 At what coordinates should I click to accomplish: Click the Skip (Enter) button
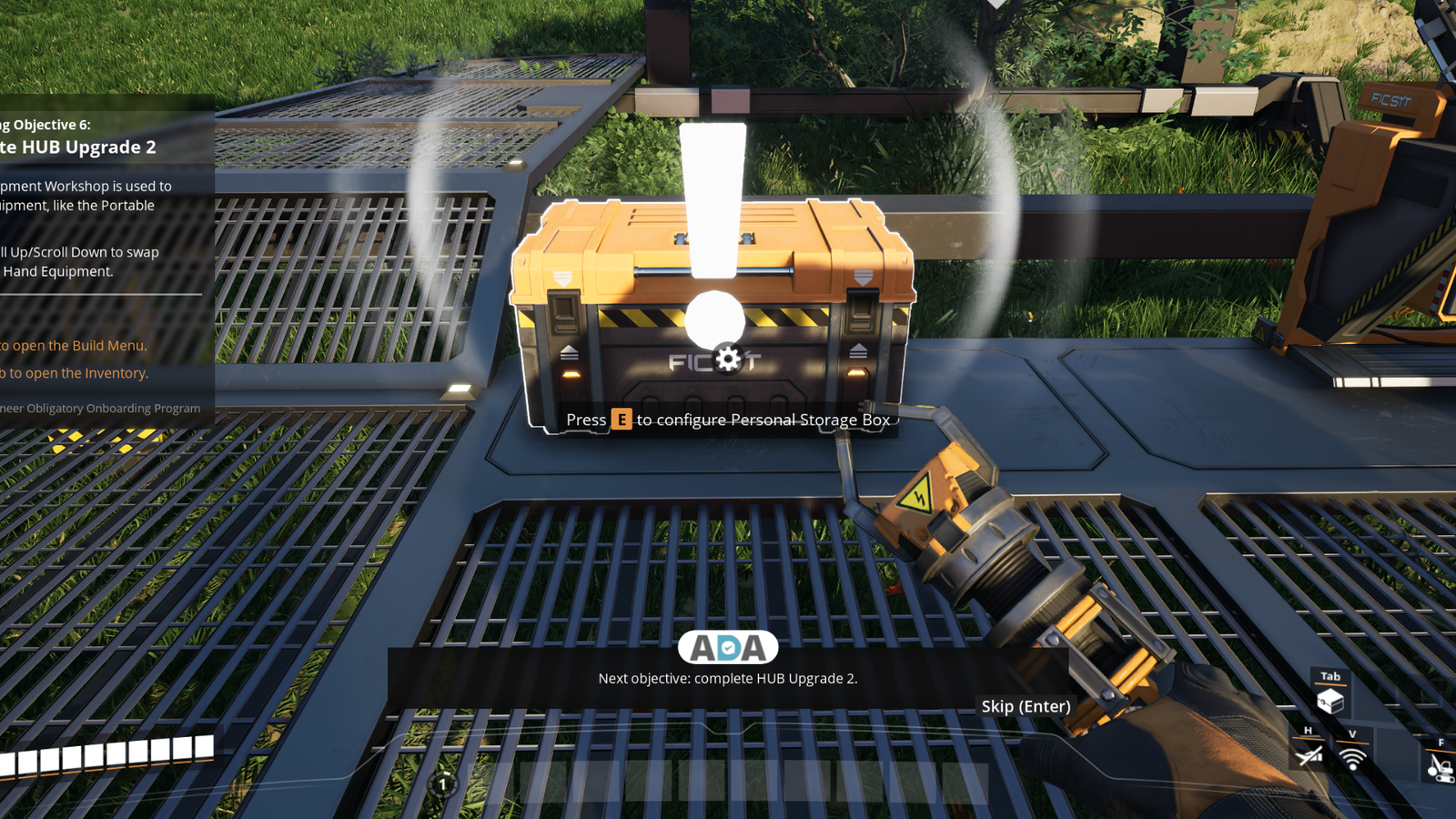[1026, 706]
